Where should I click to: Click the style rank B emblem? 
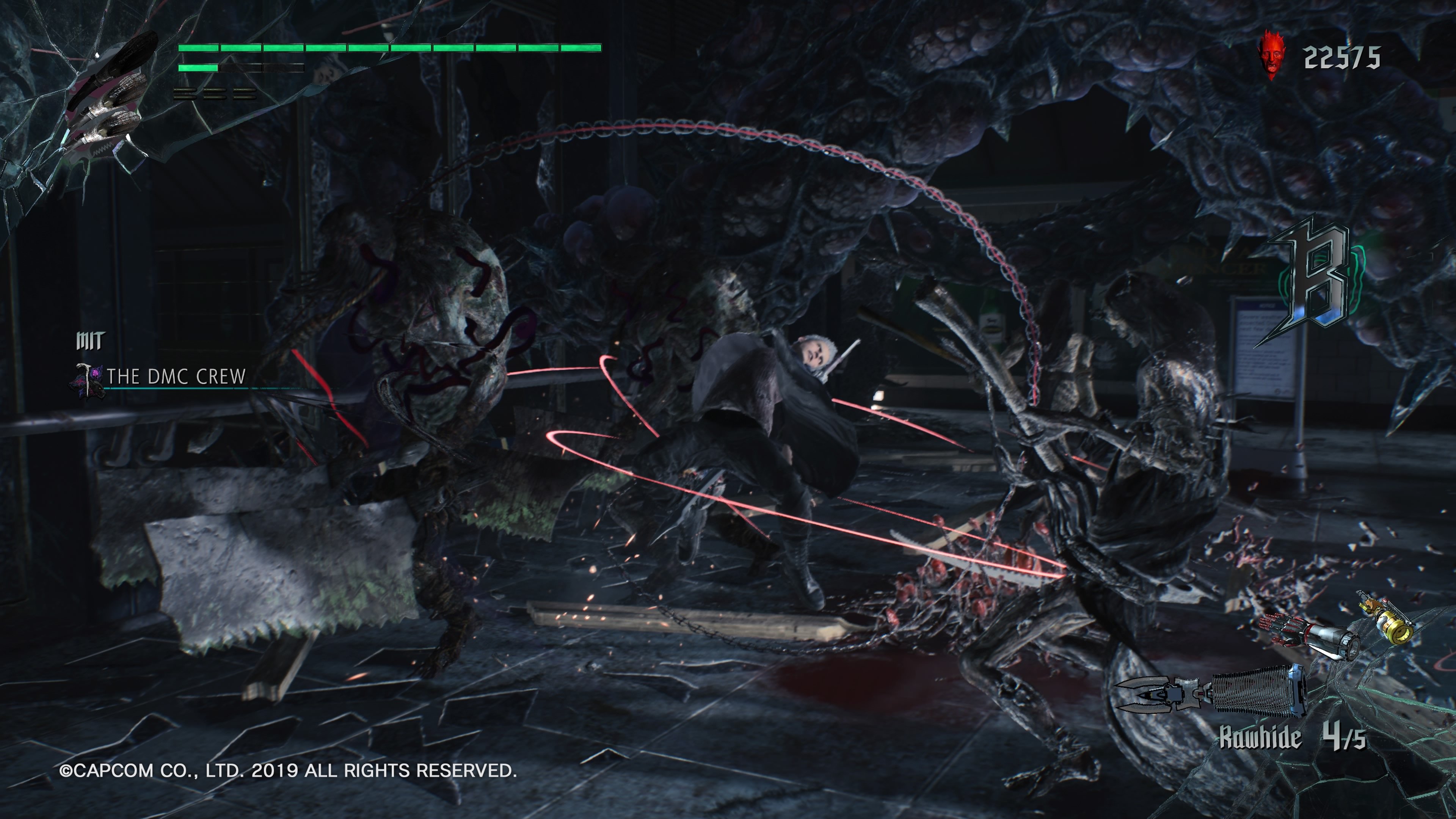pos(1317,271)
